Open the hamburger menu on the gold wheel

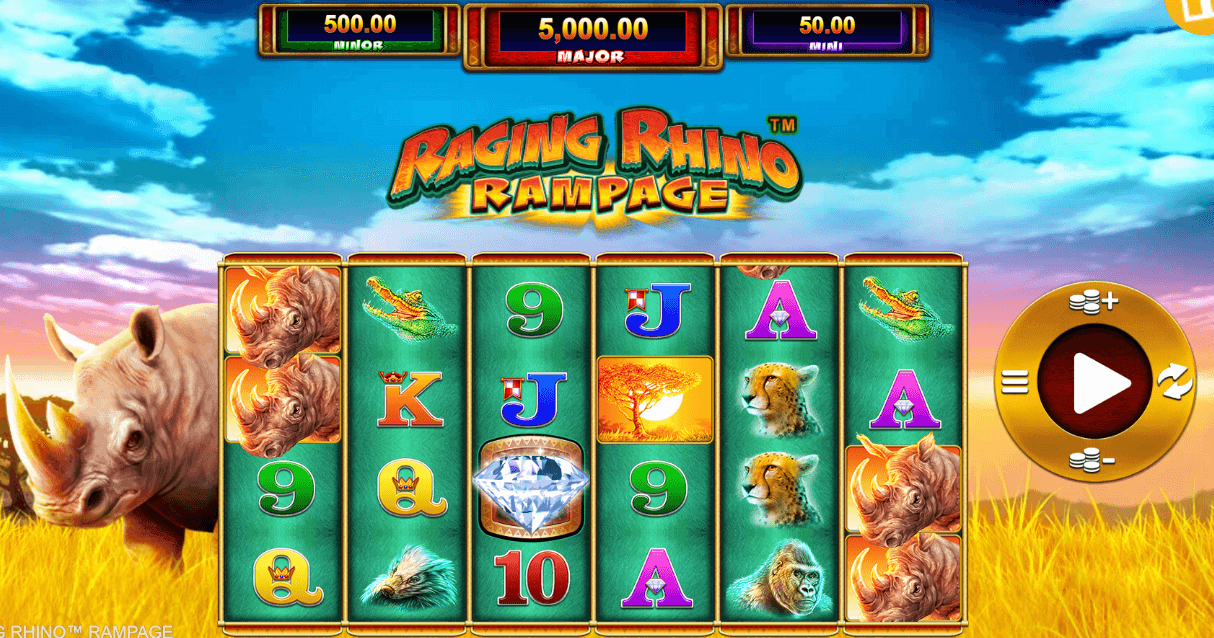click(x=1015, y=382)
